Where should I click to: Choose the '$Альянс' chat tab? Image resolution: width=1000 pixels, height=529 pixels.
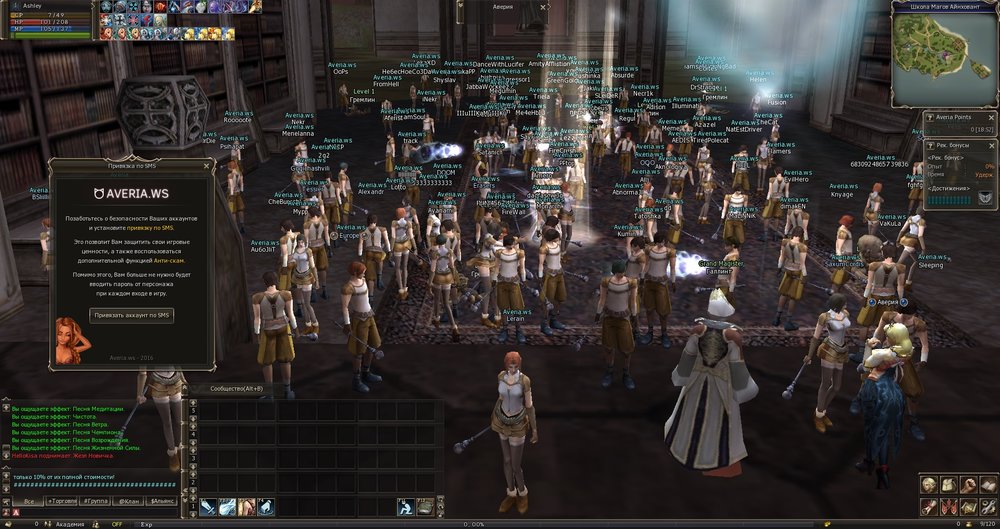[161, 500]
